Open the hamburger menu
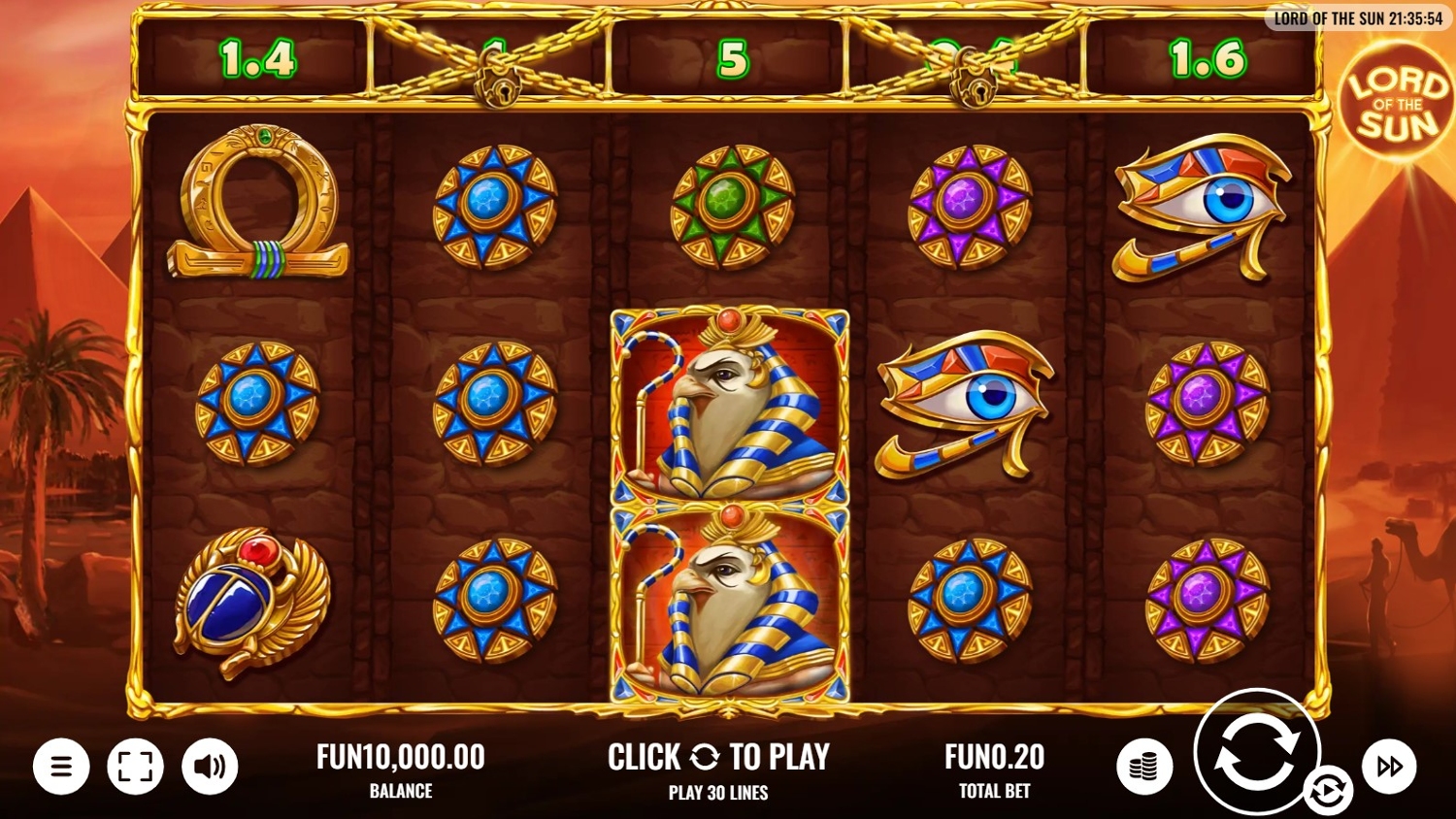Viewport: 1456px width, 819px height. tap(61, 767)
